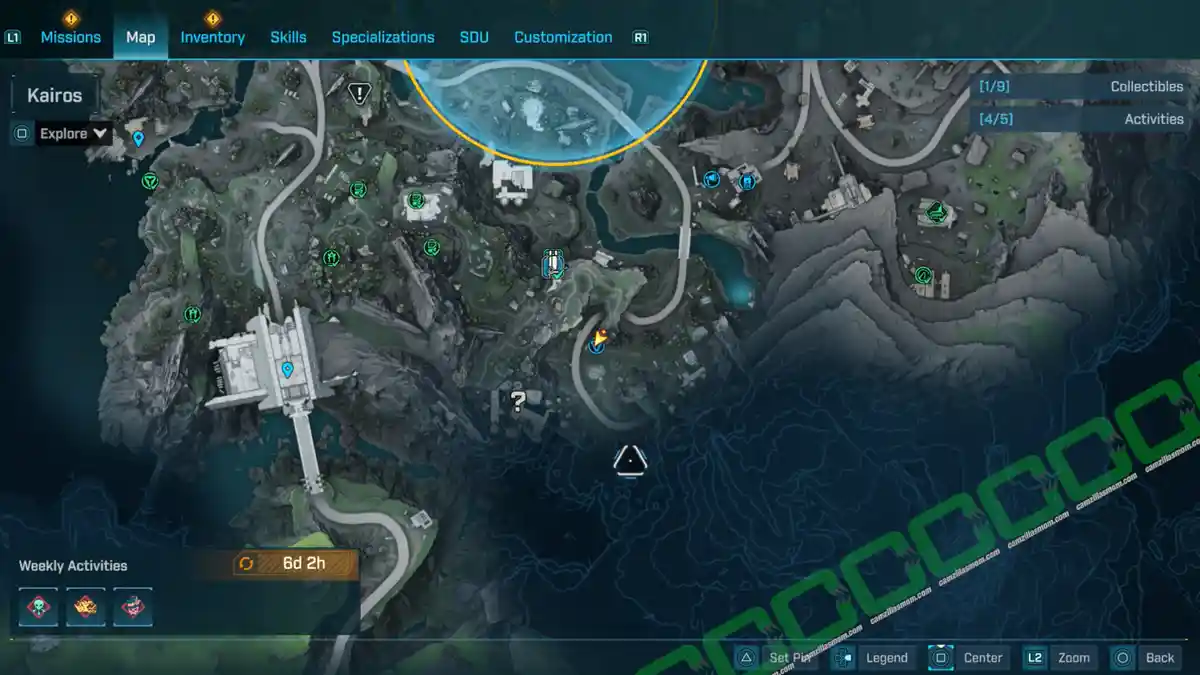Go to the Skills tab
This screenshot has width=1200, height=675.
click(x=288, y=37)
